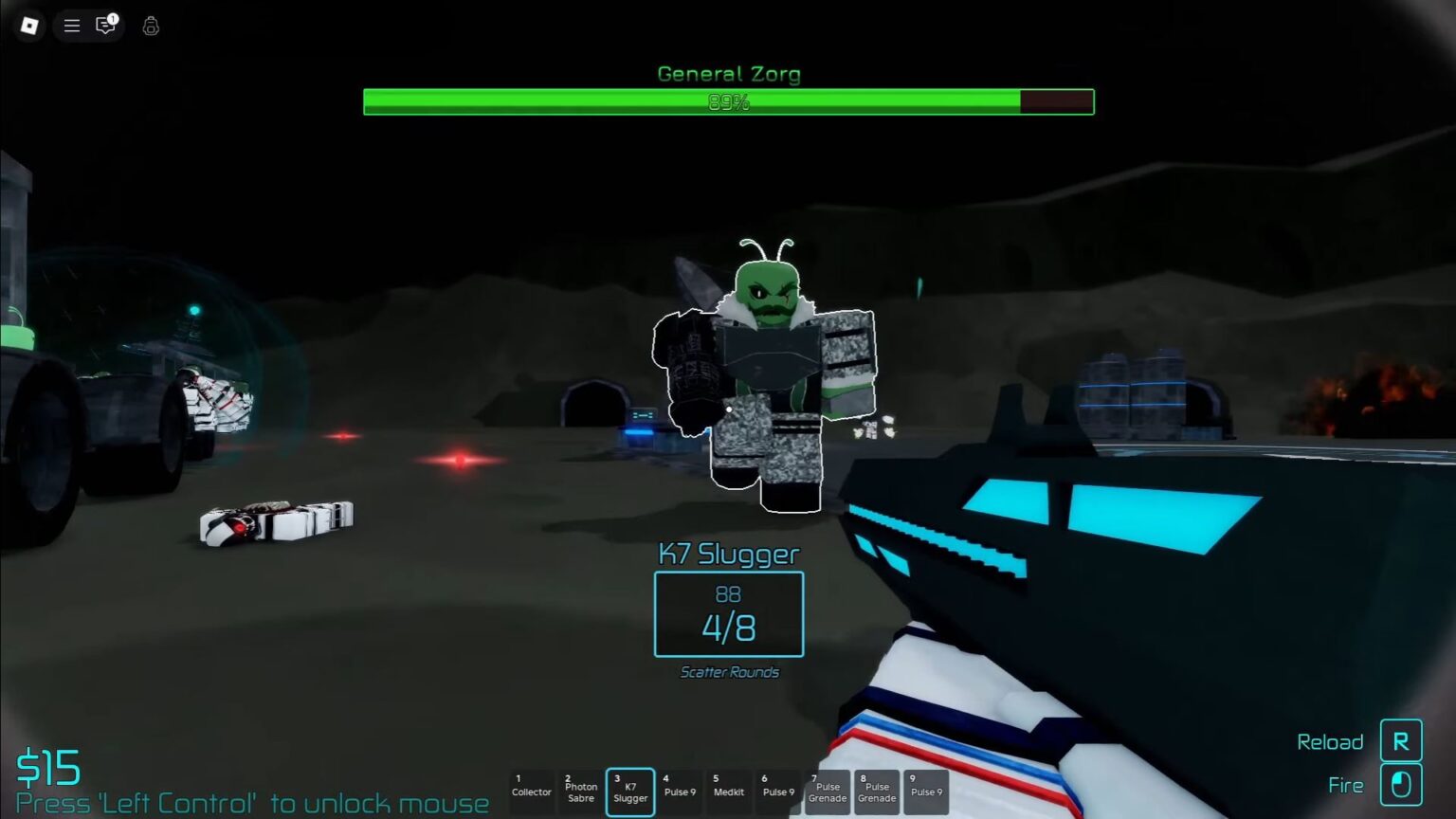This screenshot has height=819, width=1456.
Task: Click the 4/8 ammo counter
Action: pos(728,627)
